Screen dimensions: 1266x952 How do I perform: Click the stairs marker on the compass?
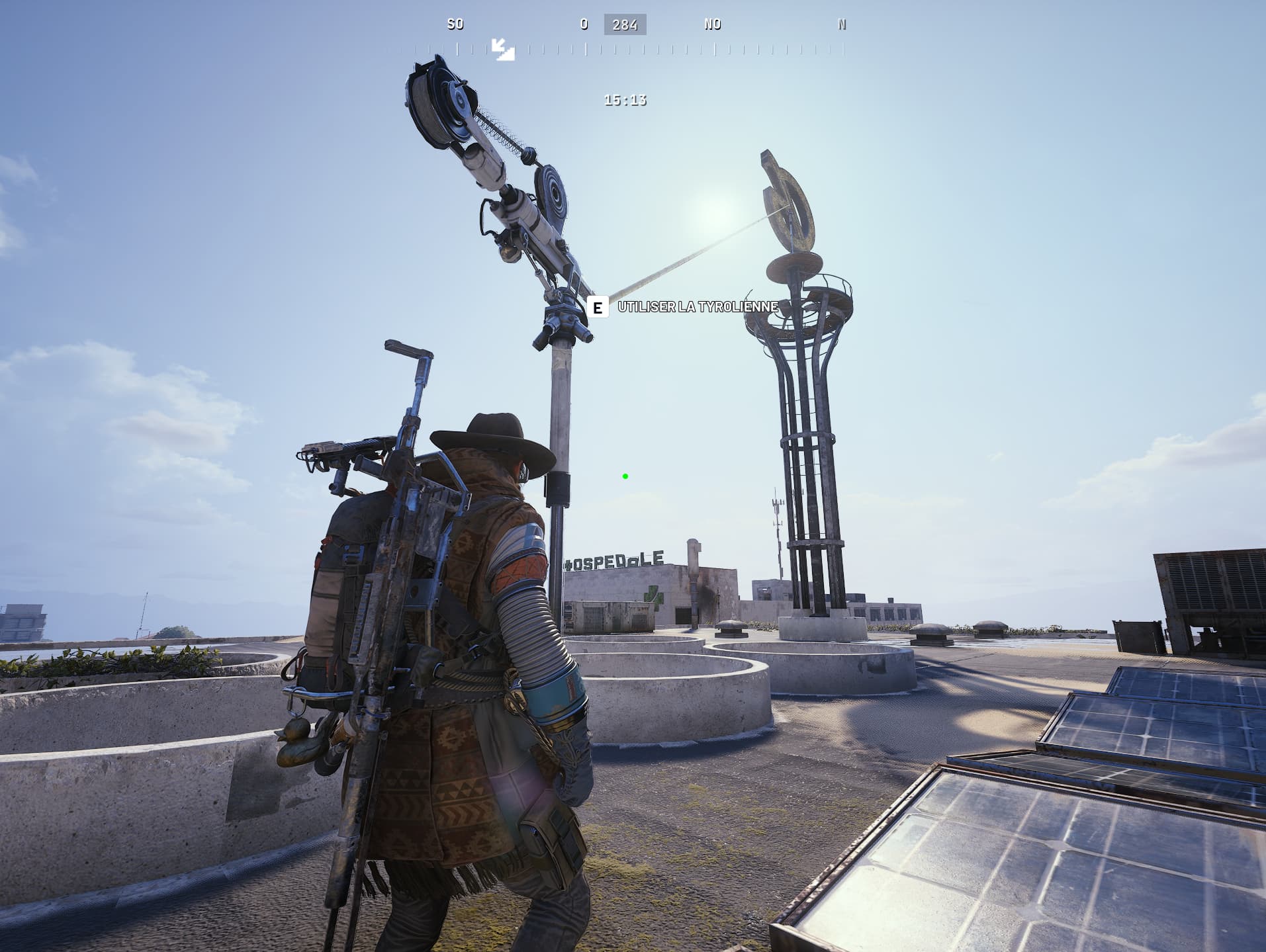503,50
